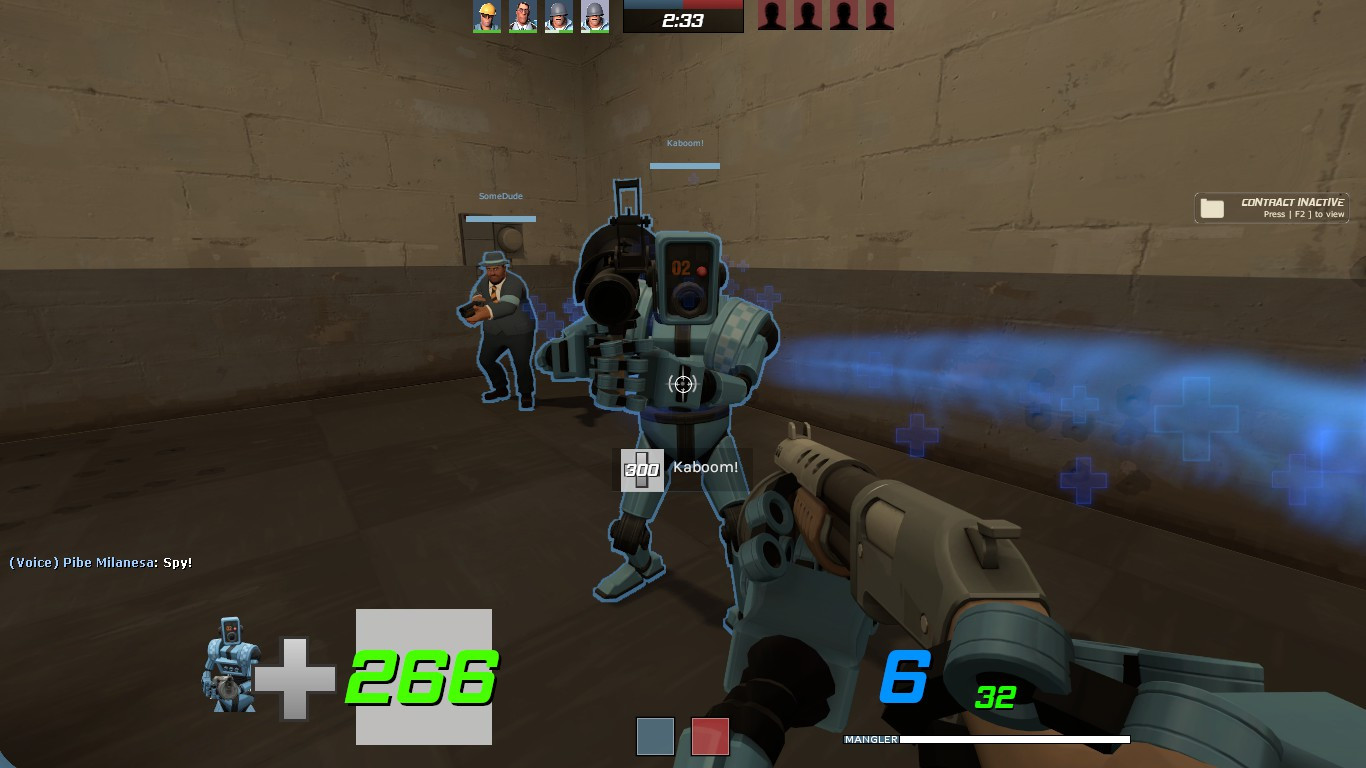Select the Medic teammate portrait

[x=521, y=16]
